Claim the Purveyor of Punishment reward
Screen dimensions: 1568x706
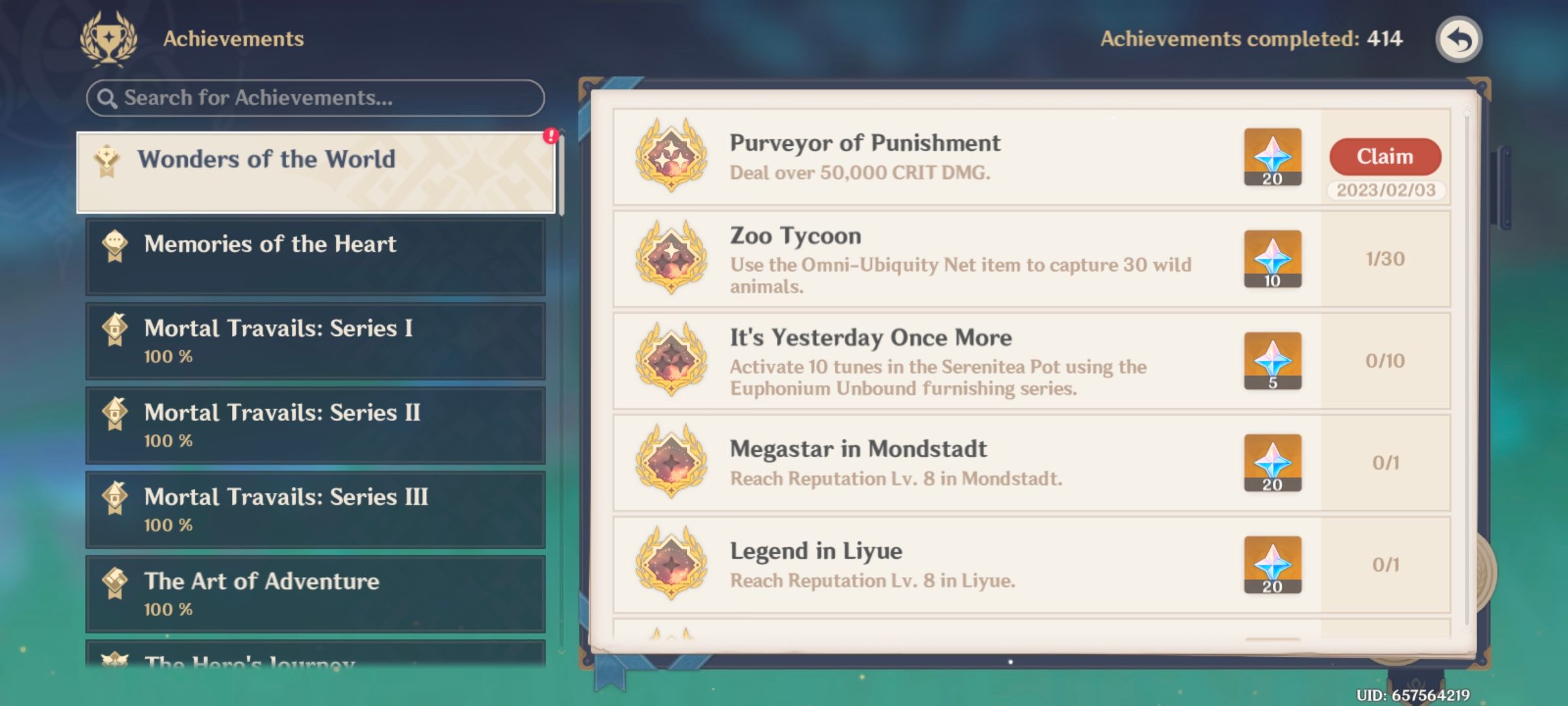[x=1384, y=156]
